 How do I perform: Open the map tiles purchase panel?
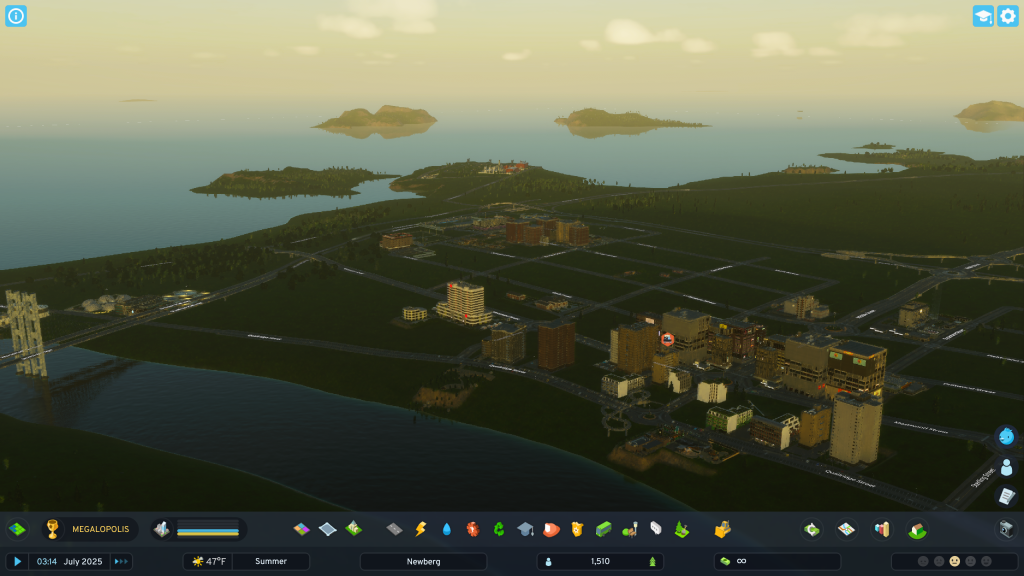(x=17, y=529)
